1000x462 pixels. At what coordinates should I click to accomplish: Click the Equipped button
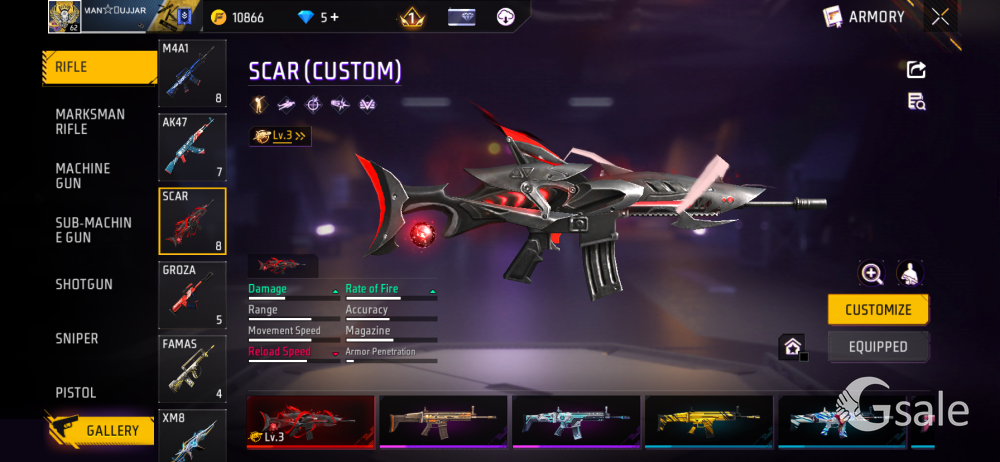878,347
